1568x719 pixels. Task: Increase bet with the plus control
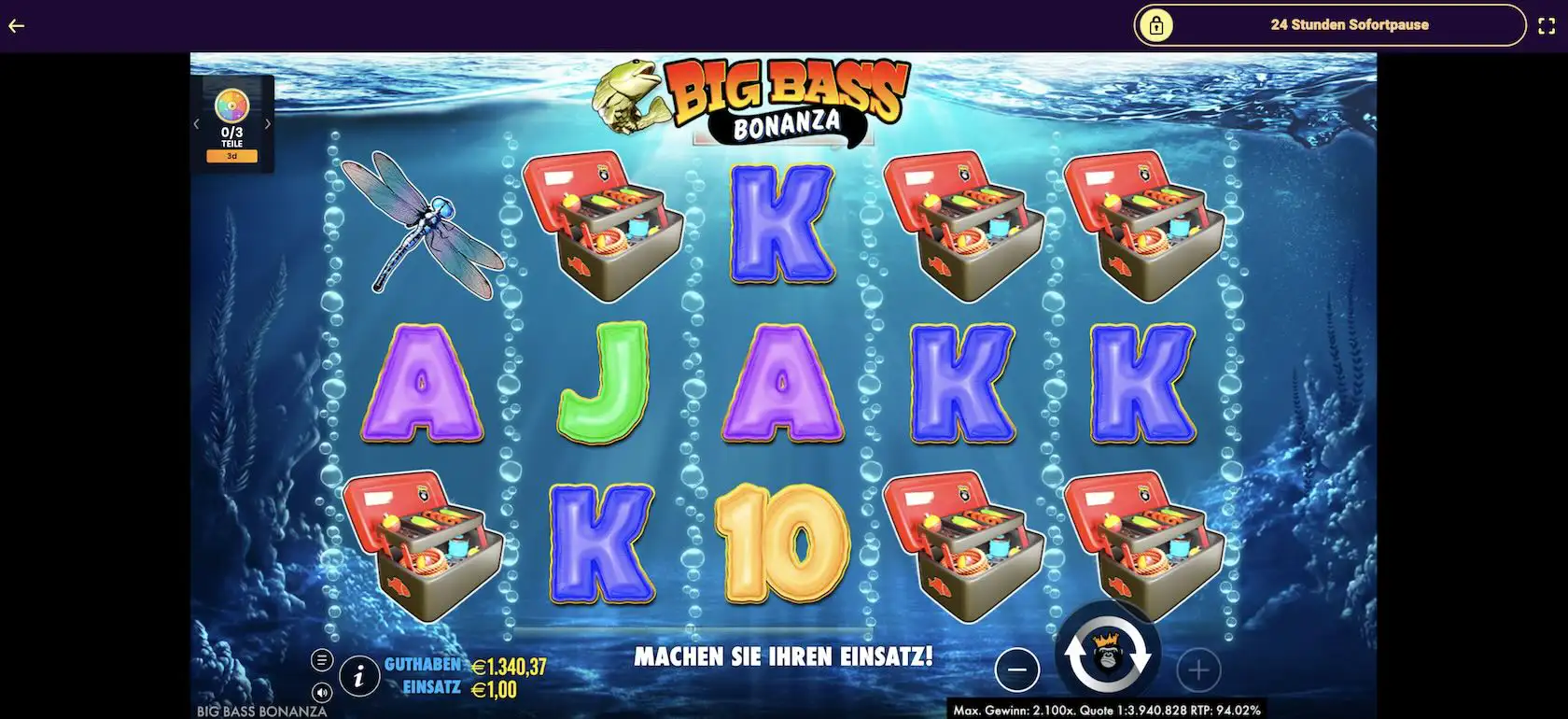coord(1198,670)
